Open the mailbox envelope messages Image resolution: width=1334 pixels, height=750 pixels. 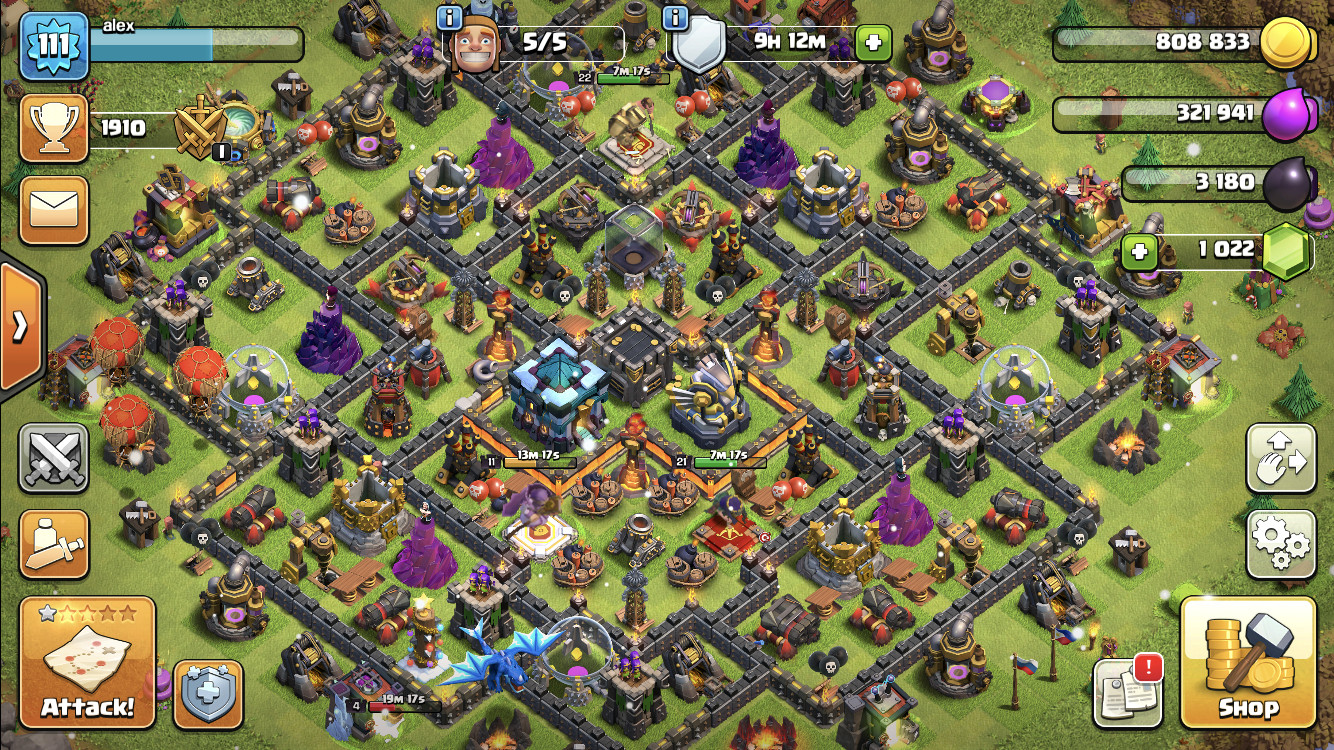(x=54, y=210)
